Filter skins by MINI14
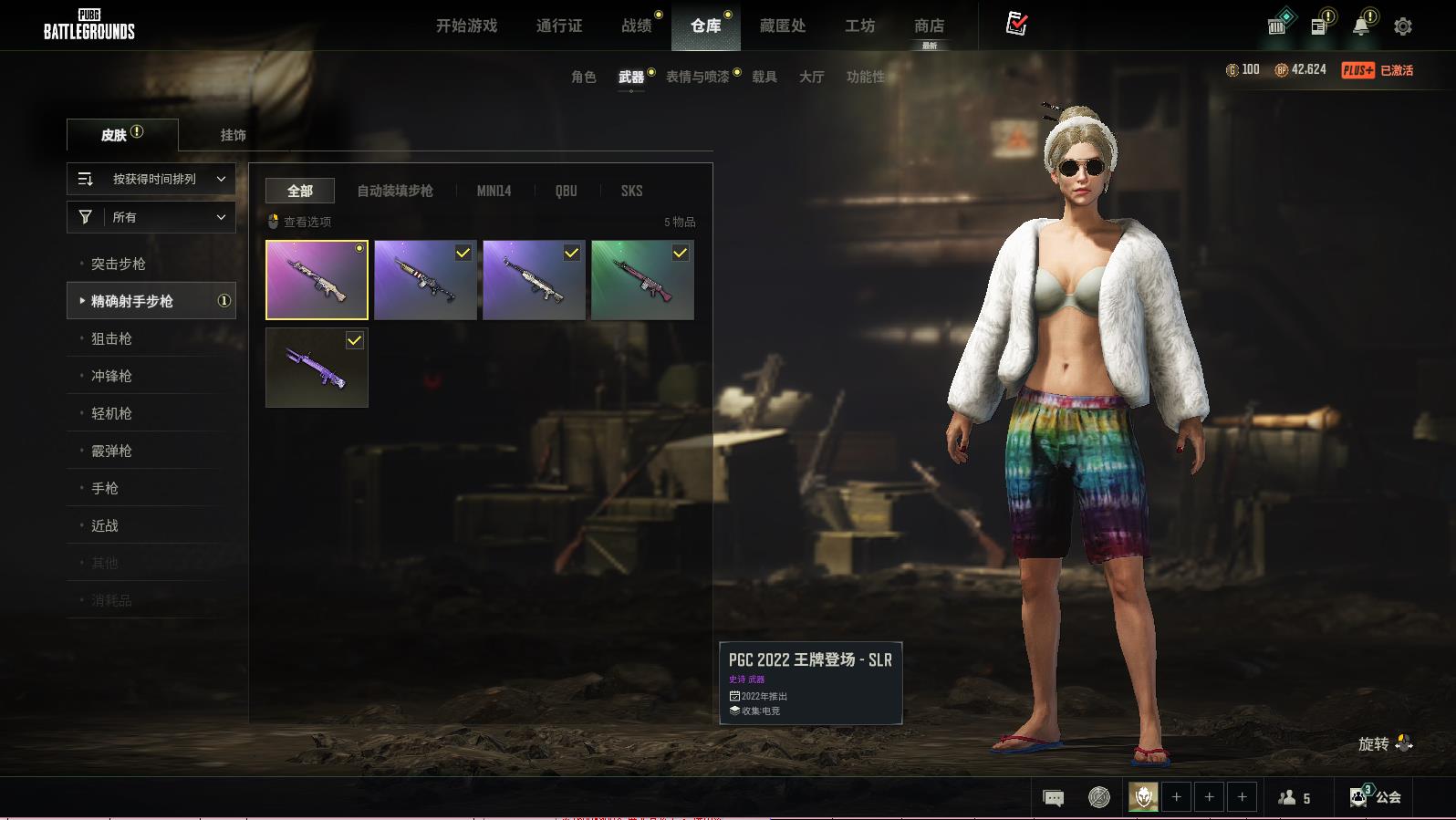This screenshot has width=1456, height=820. (x=494, y=191)
